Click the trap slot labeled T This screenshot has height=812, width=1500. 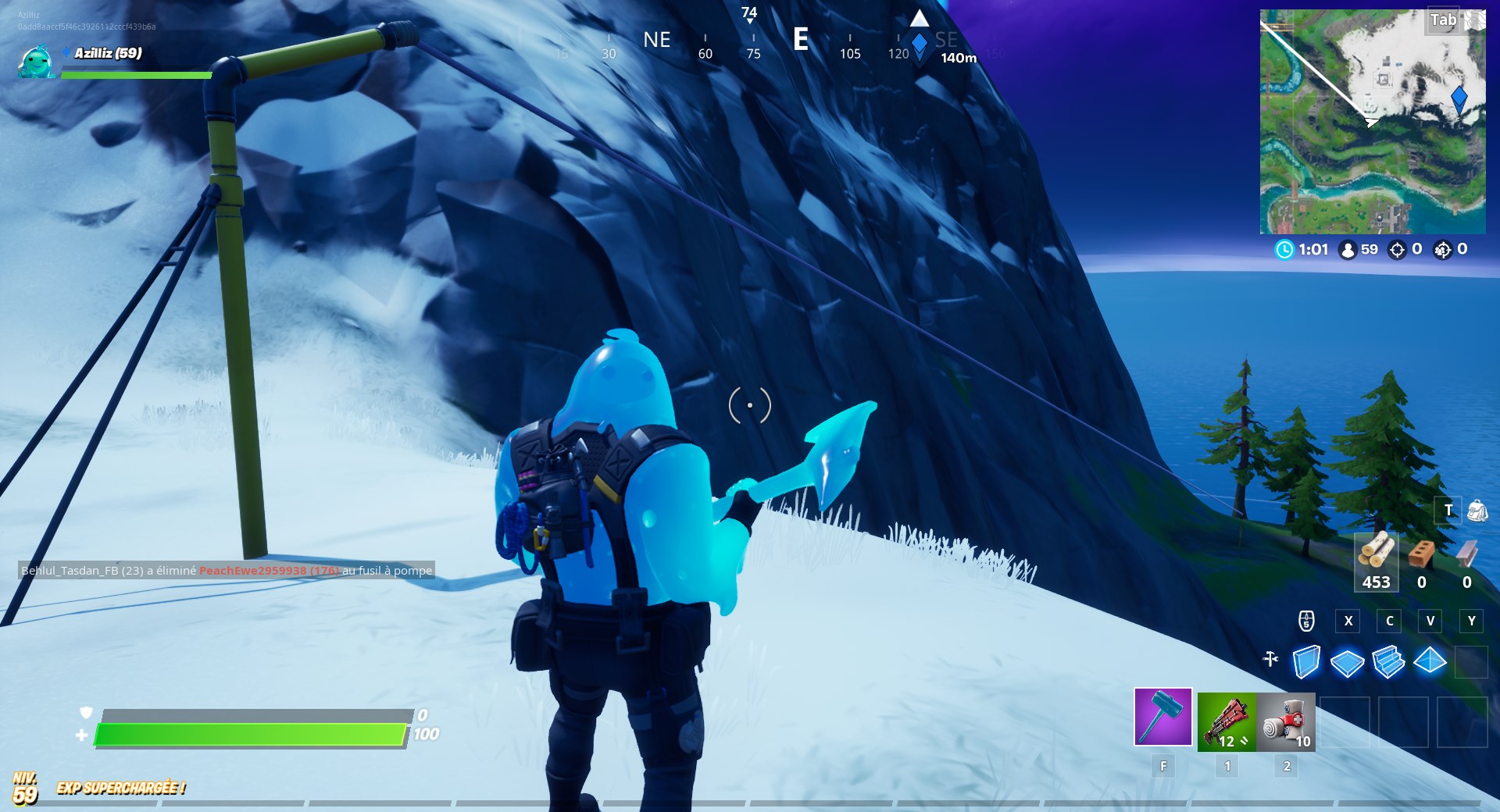(x=1449, y=510)
